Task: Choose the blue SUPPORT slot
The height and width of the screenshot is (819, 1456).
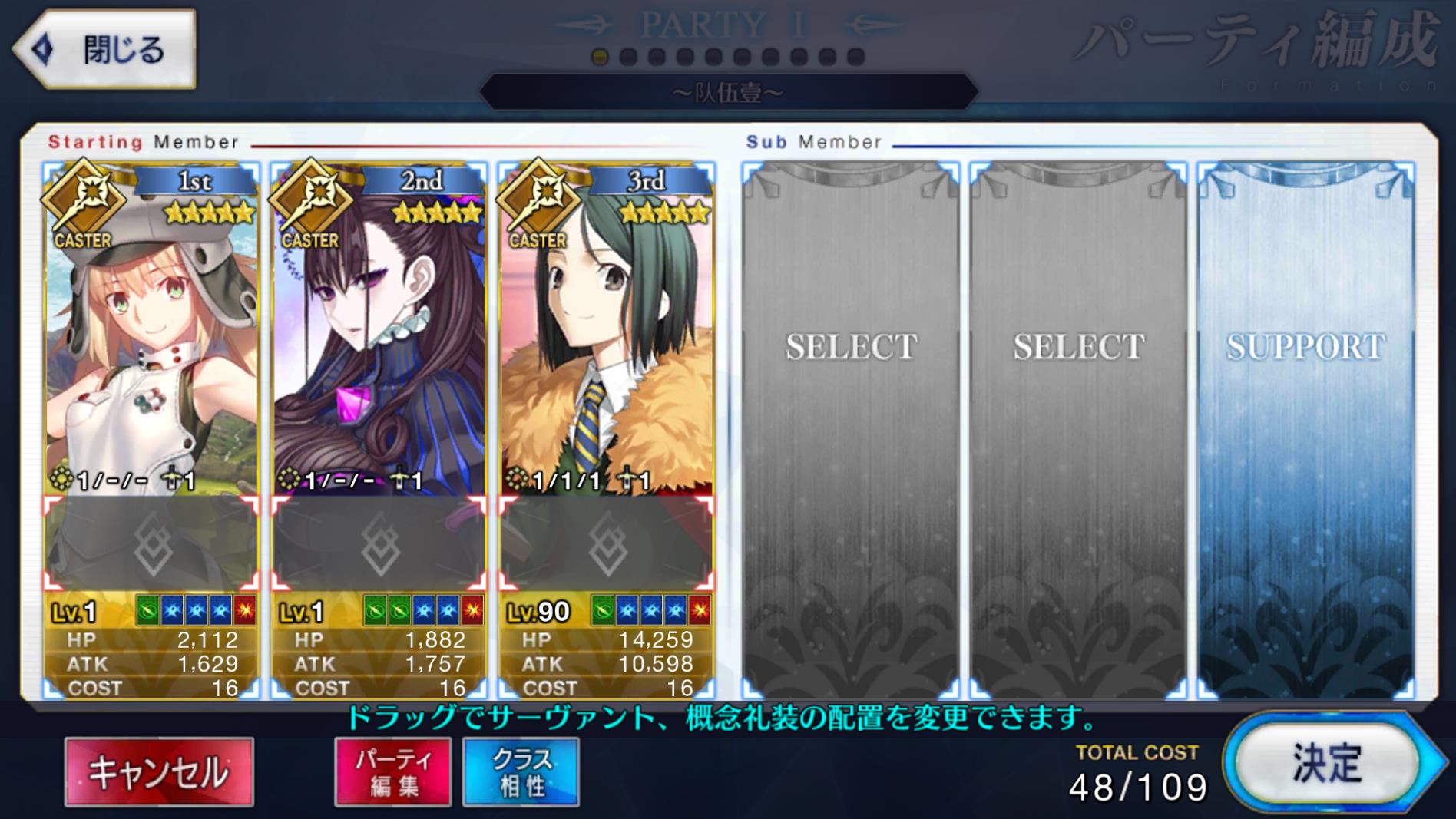Action: click(x=1305, y=430)
